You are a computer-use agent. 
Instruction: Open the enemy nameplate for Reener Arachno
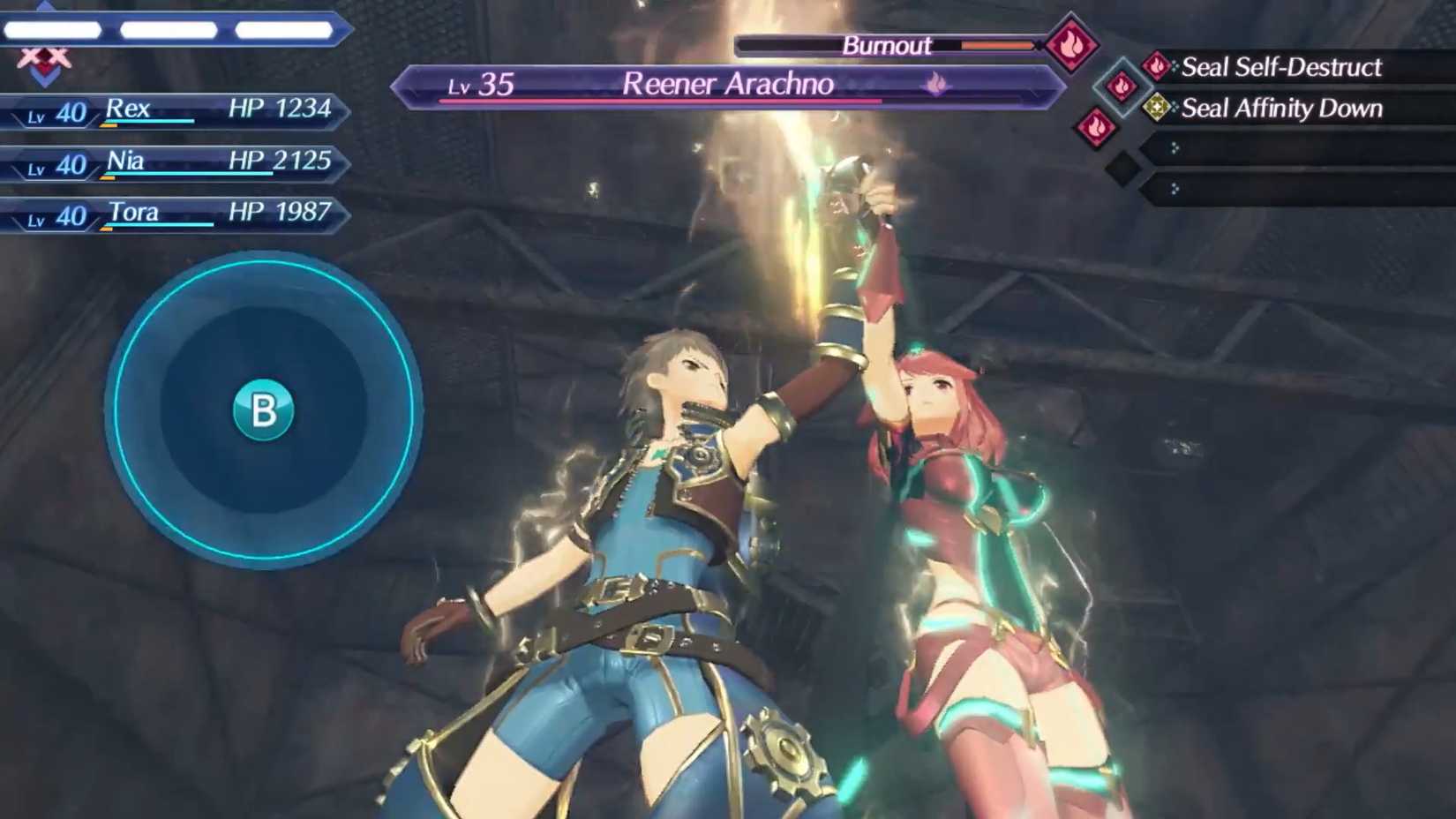[x=728, y=83]
